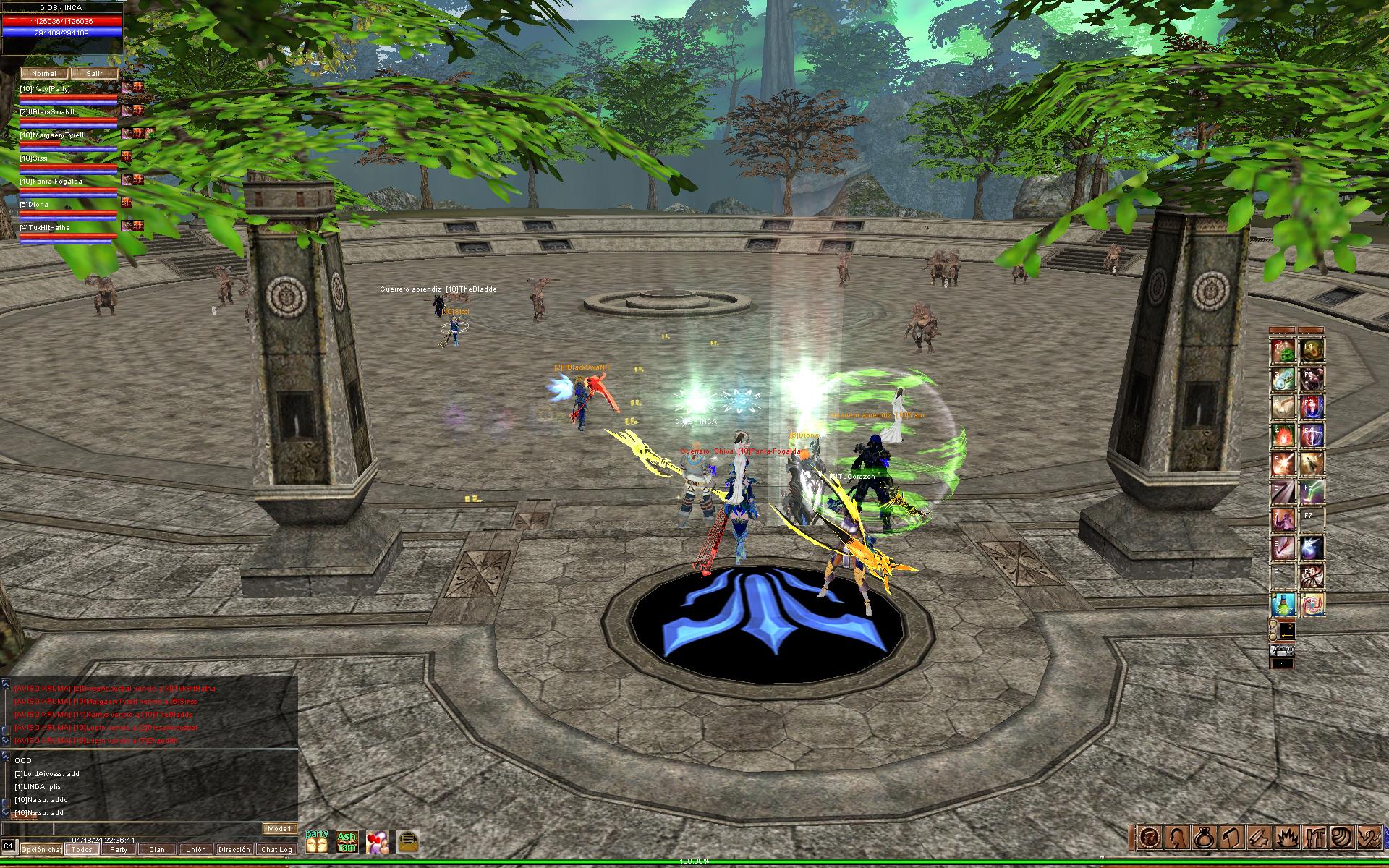Cast the red flame skill in slot 4
This screenshot has height=868, width=1389.
click(x=1283, y=435)
